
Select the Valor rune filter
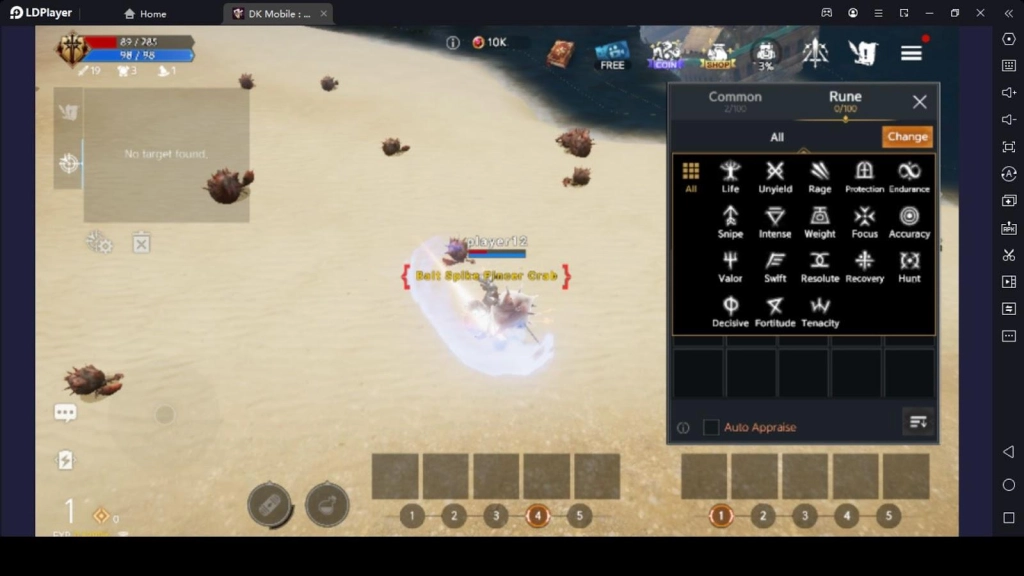pyautogui.click(x=730, y=266)
